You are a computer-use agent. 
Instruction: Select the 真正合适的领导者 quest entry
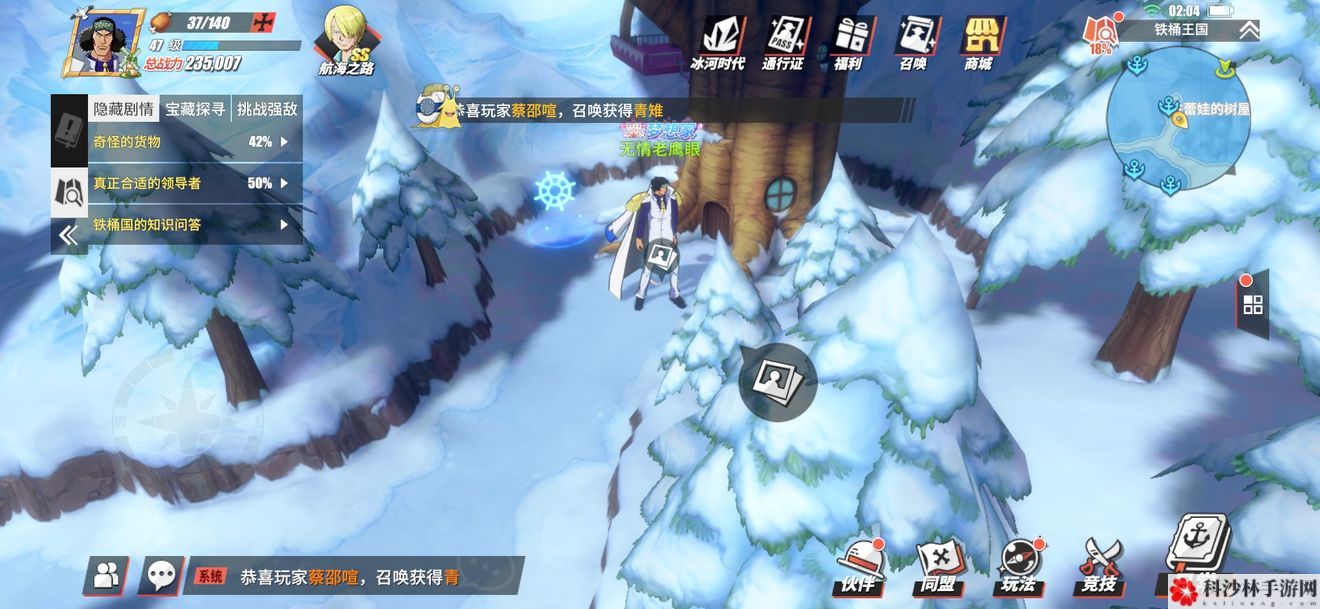190,184
